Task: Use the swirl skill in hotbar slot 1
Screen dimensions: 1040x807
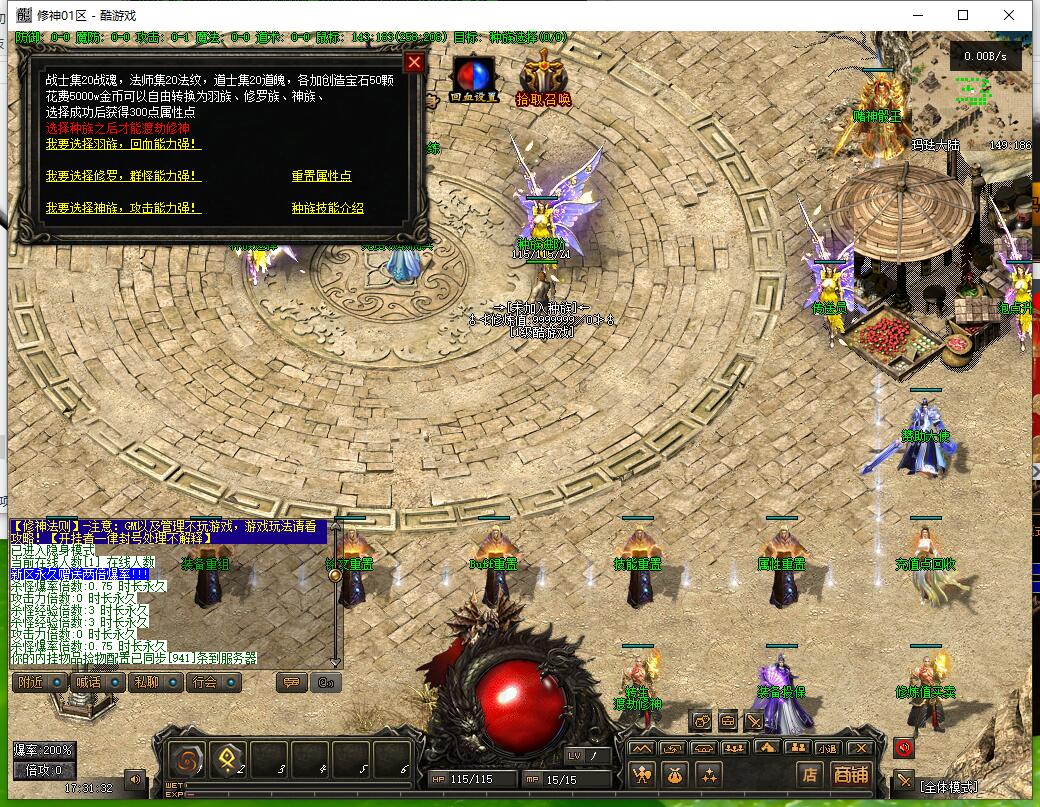Action: click(187, 758)
